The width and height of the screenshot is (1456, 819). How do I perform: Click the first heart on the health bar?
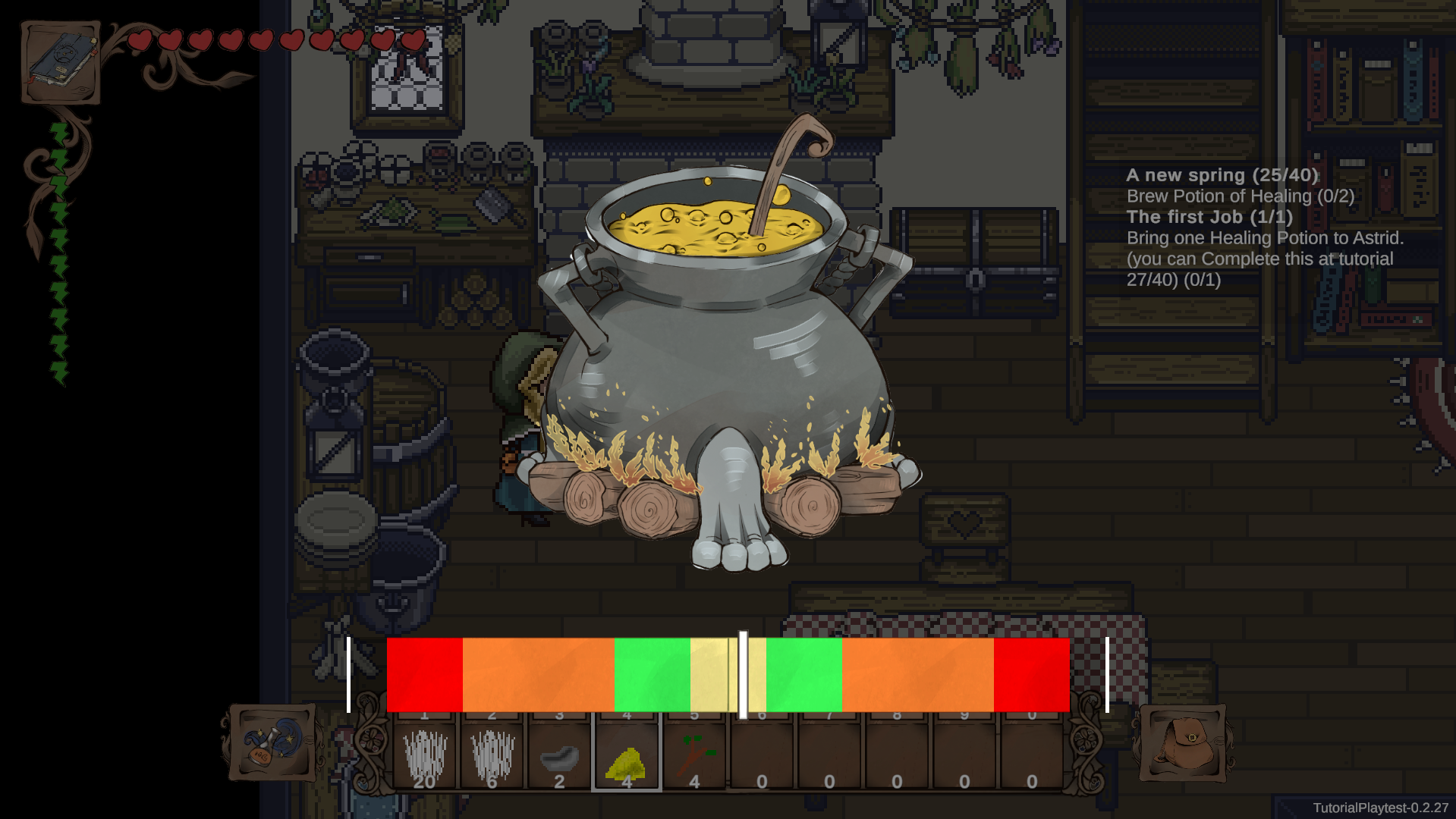(138, 42)
